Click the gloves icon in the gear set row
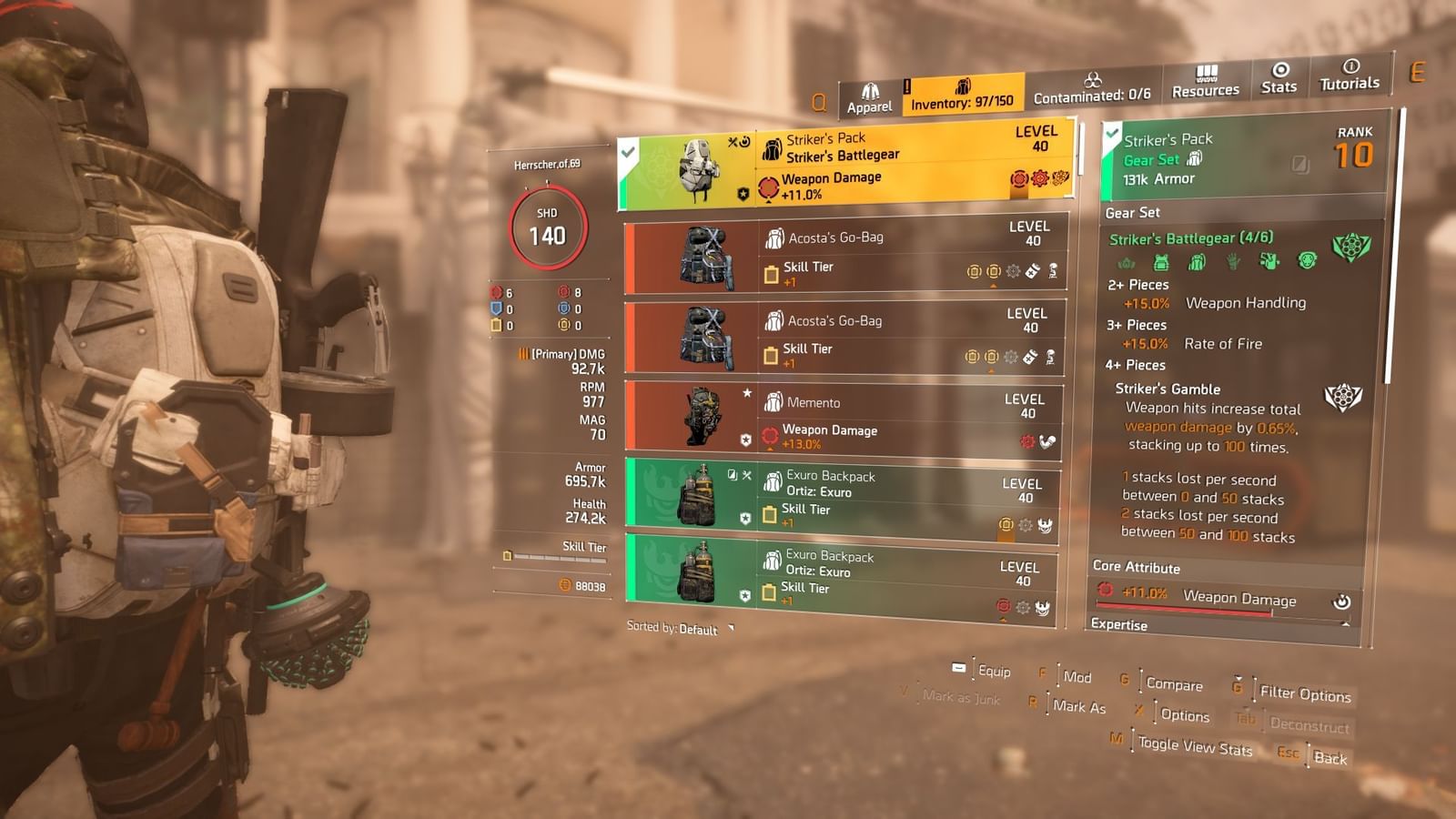 coord(1234,264)
